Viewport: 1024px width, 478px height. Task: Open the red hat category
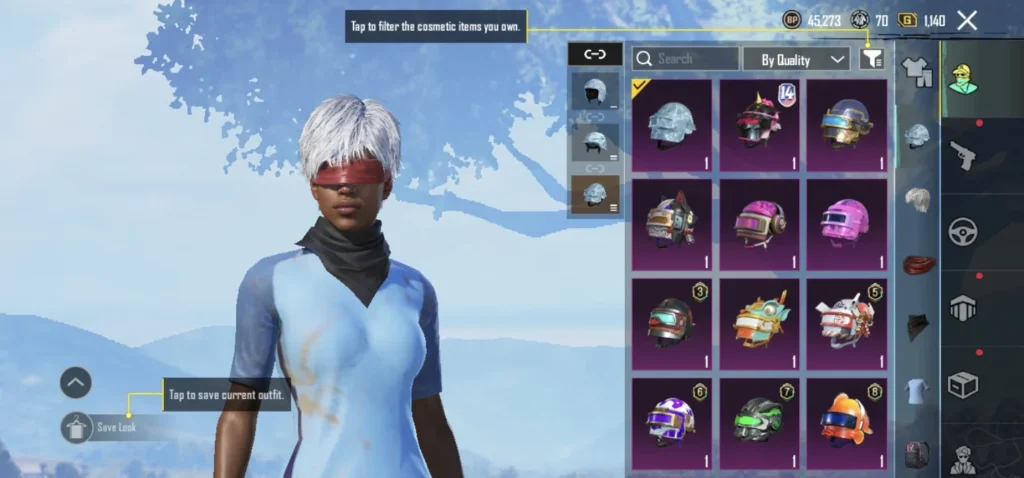tap(917, 265)
